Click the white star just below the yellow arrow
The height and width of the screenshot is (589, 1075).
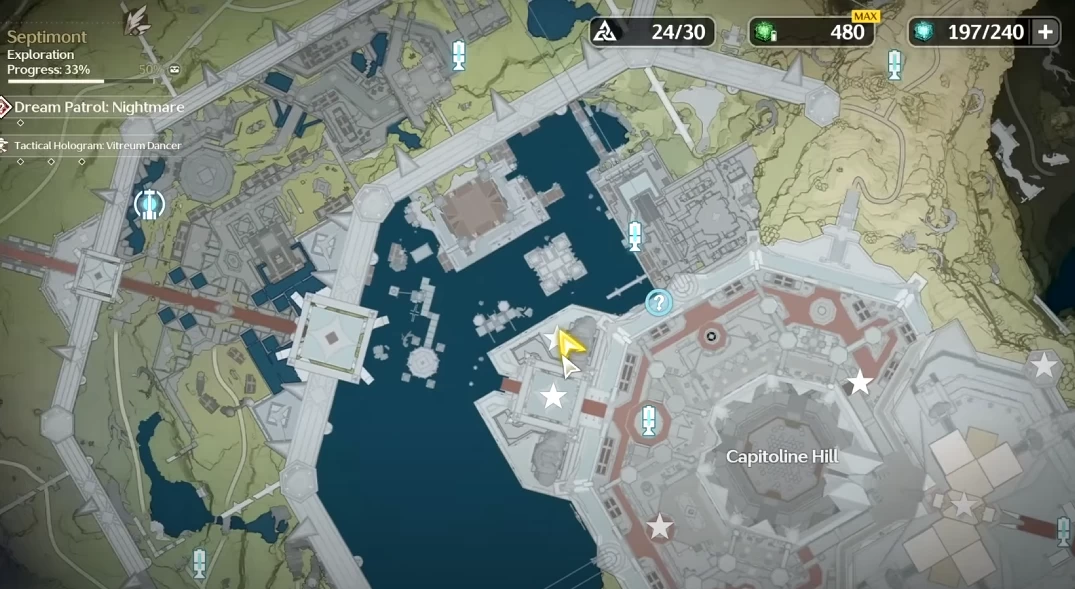coord(553,396)
